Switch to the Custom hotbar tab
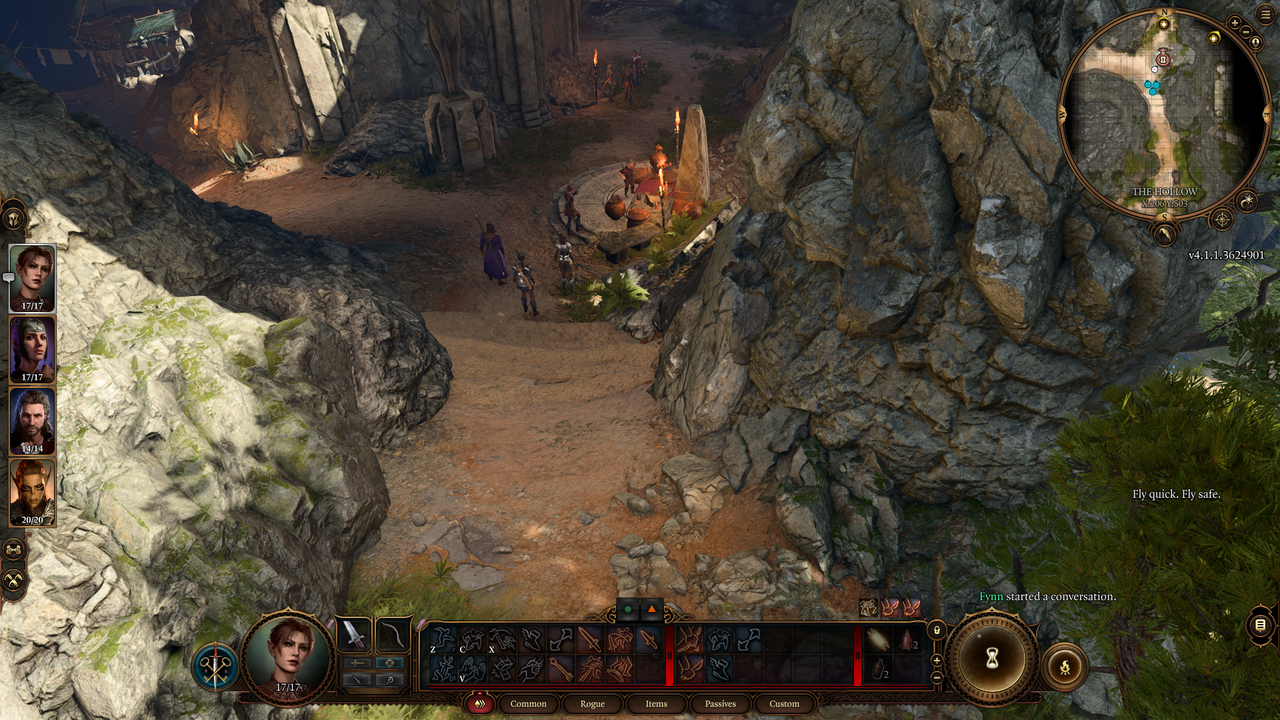Image resolution: width=1280 pixels, height=720 pixels. pos(784,704)
